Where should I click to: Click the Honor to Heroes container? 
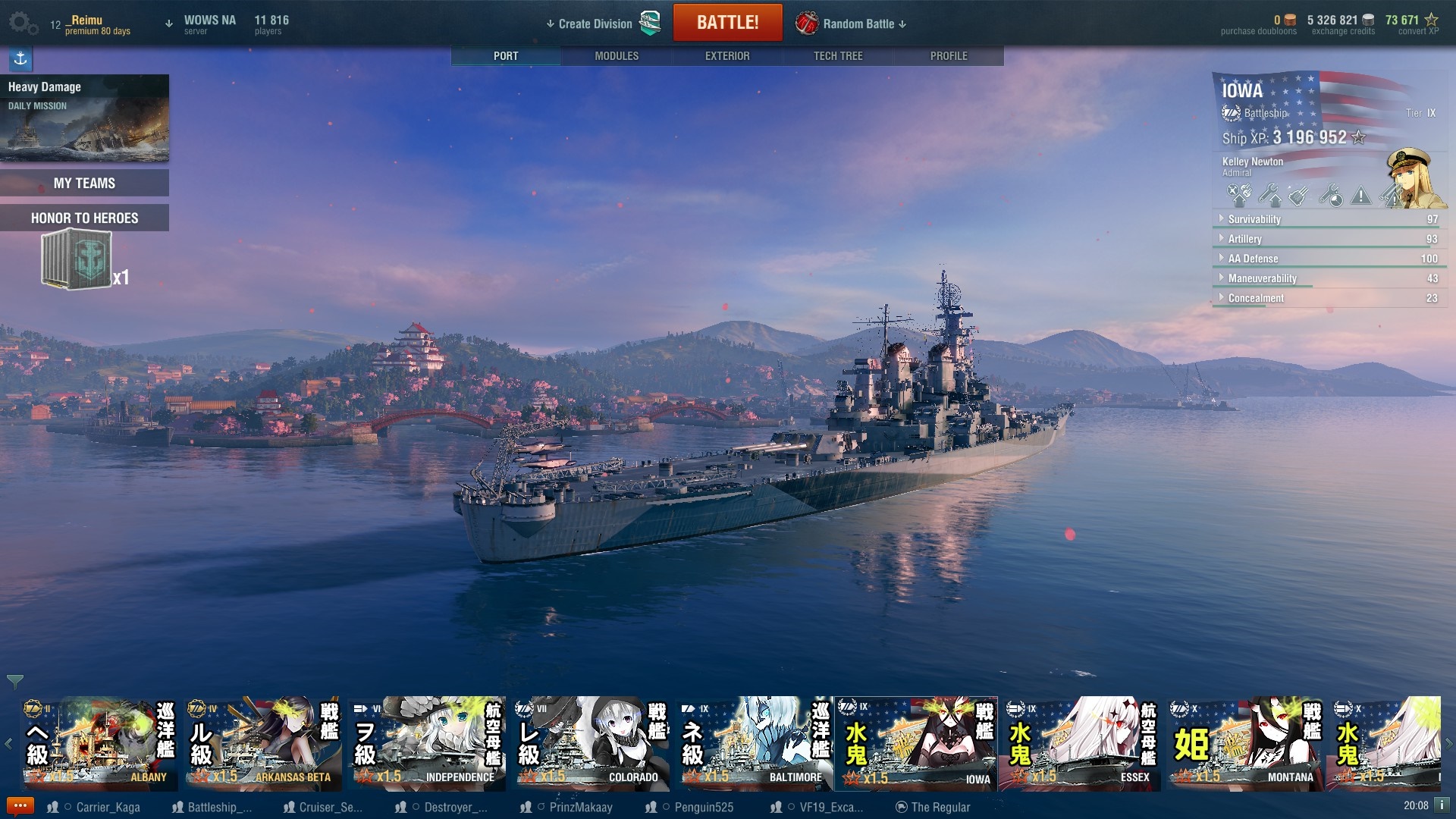click(x=77, y=260)
